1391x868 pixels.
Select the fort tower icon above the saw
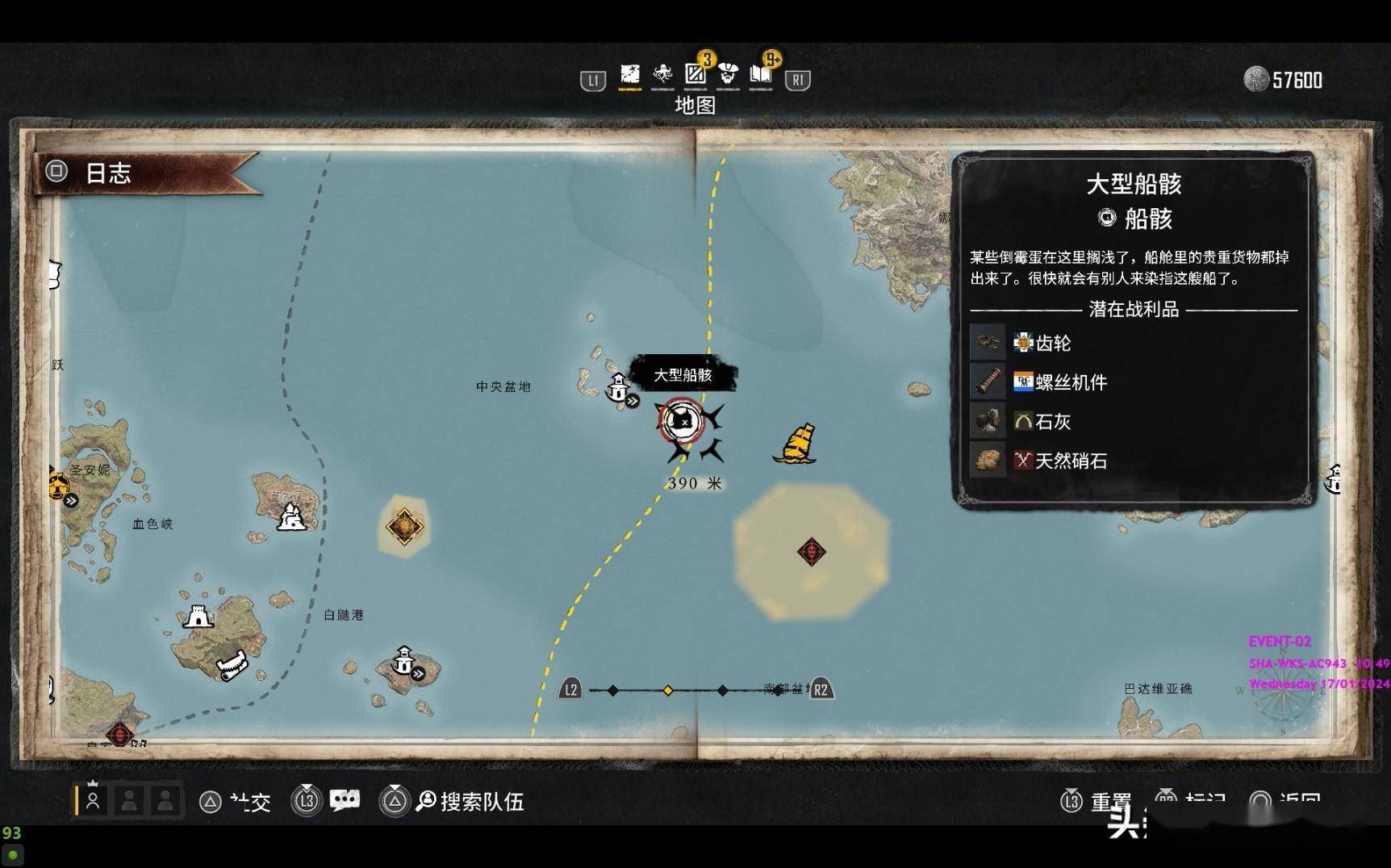(x=198, y=616)
